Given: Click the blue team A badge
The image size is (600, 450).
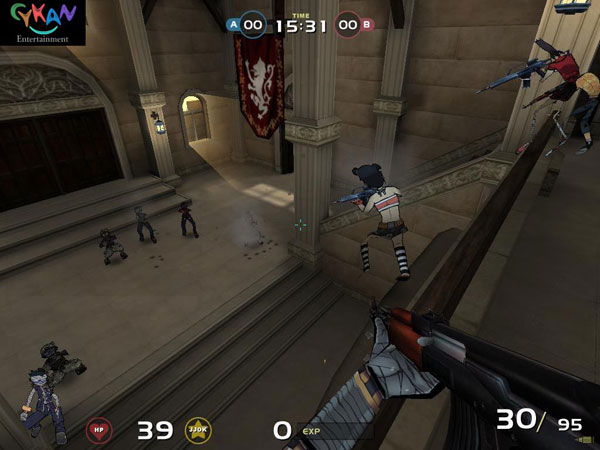Looking at the screenshot, I should pos(234,24).
